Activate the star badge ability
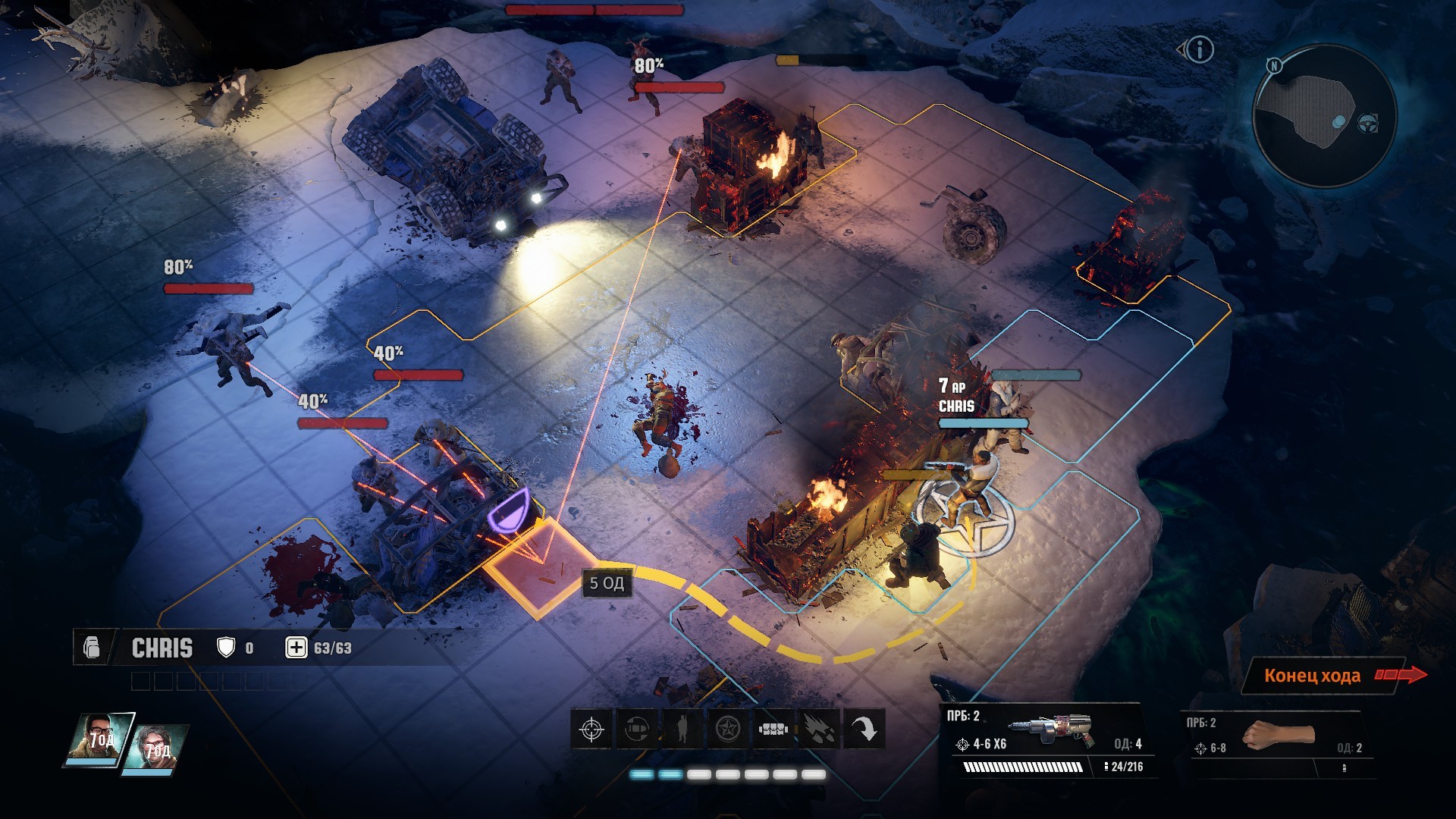This screenshot has height=819, width=1456. coord(728,730)
